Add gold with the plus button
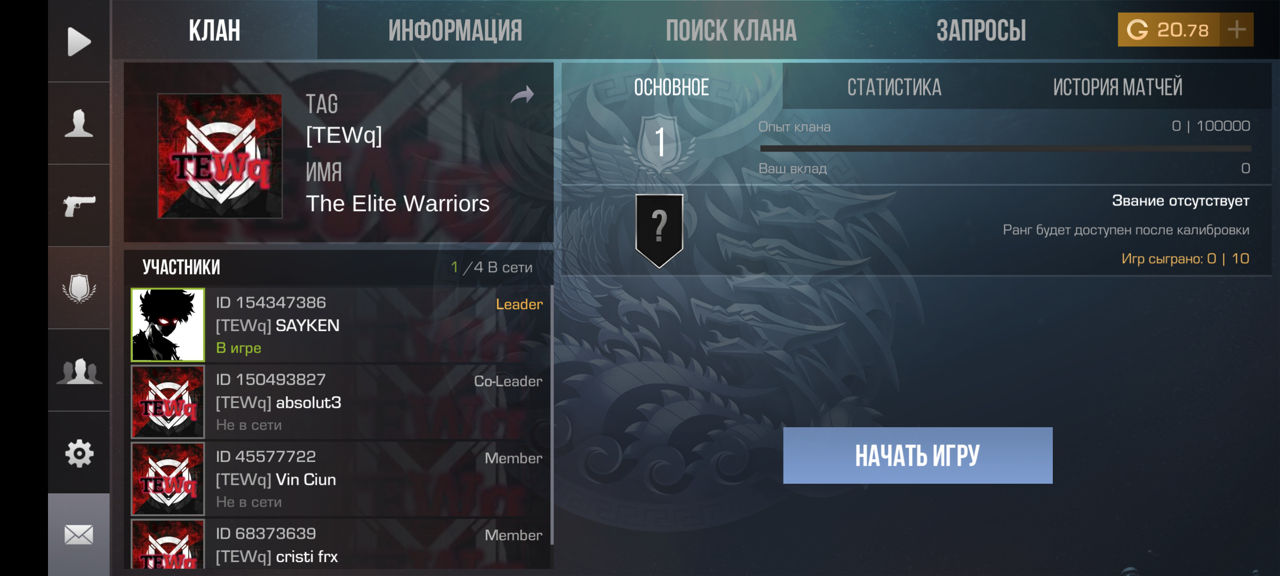Image resolution: width=1280 pixels, height=576 pixels. [1237, 30]
